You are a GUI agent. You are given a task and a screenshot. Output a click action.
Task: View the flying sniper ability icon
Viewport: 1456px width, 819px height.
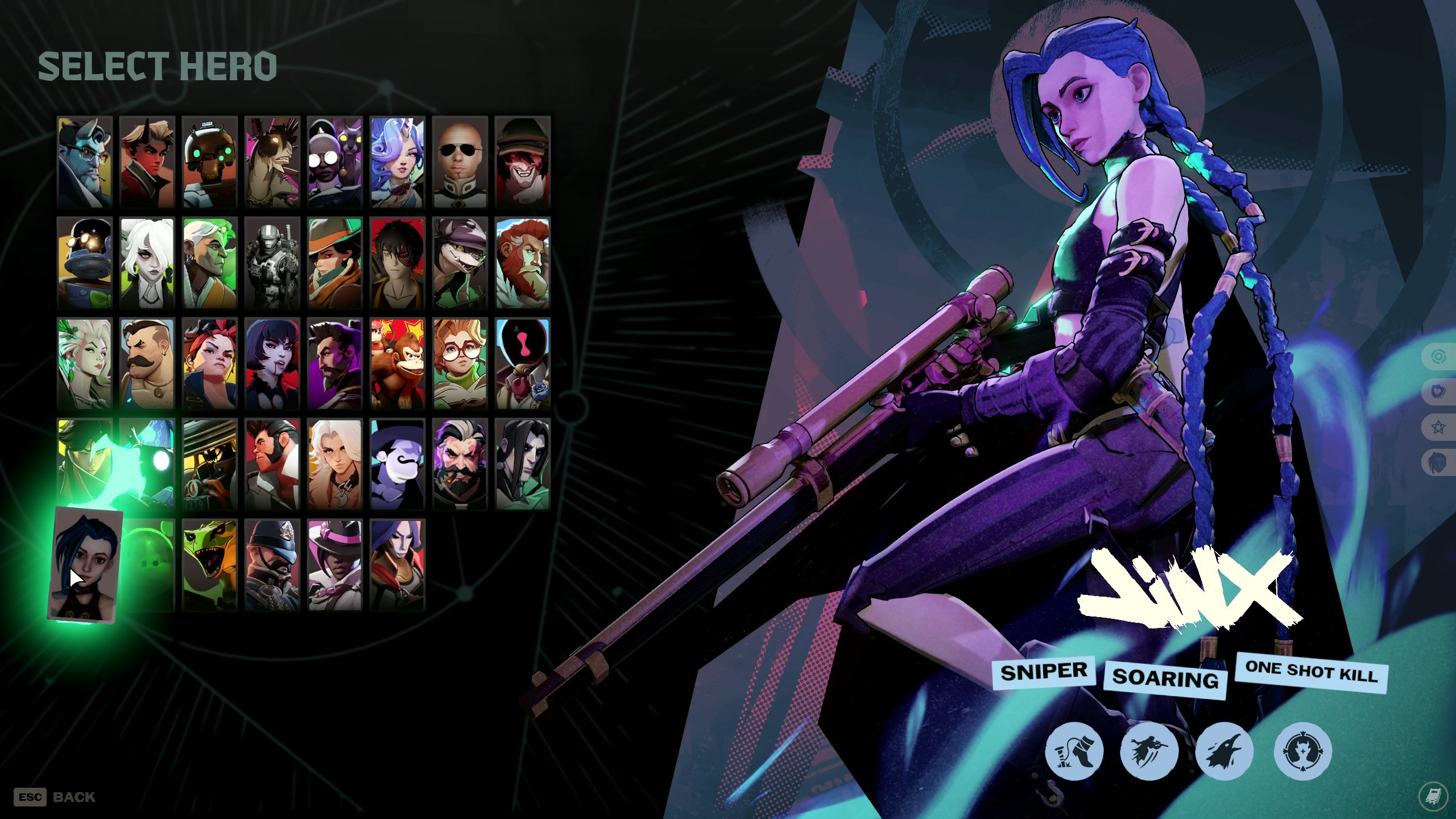(1148, 751)
